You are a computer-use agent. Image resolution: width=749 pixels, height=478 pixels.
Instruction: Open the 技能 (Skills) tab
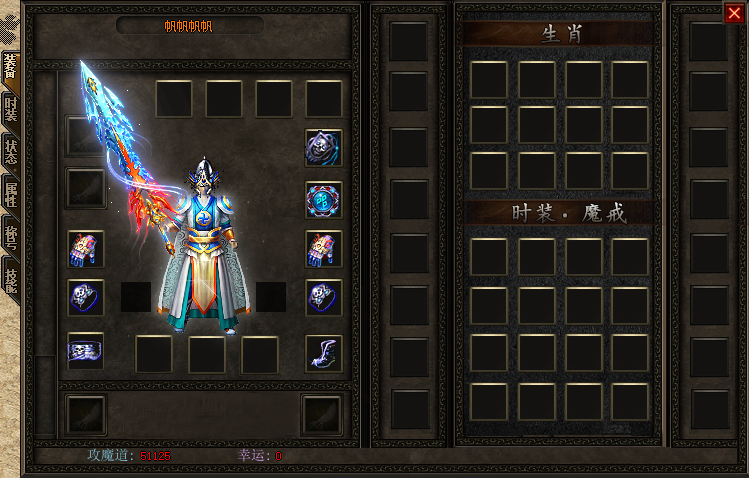10,280
